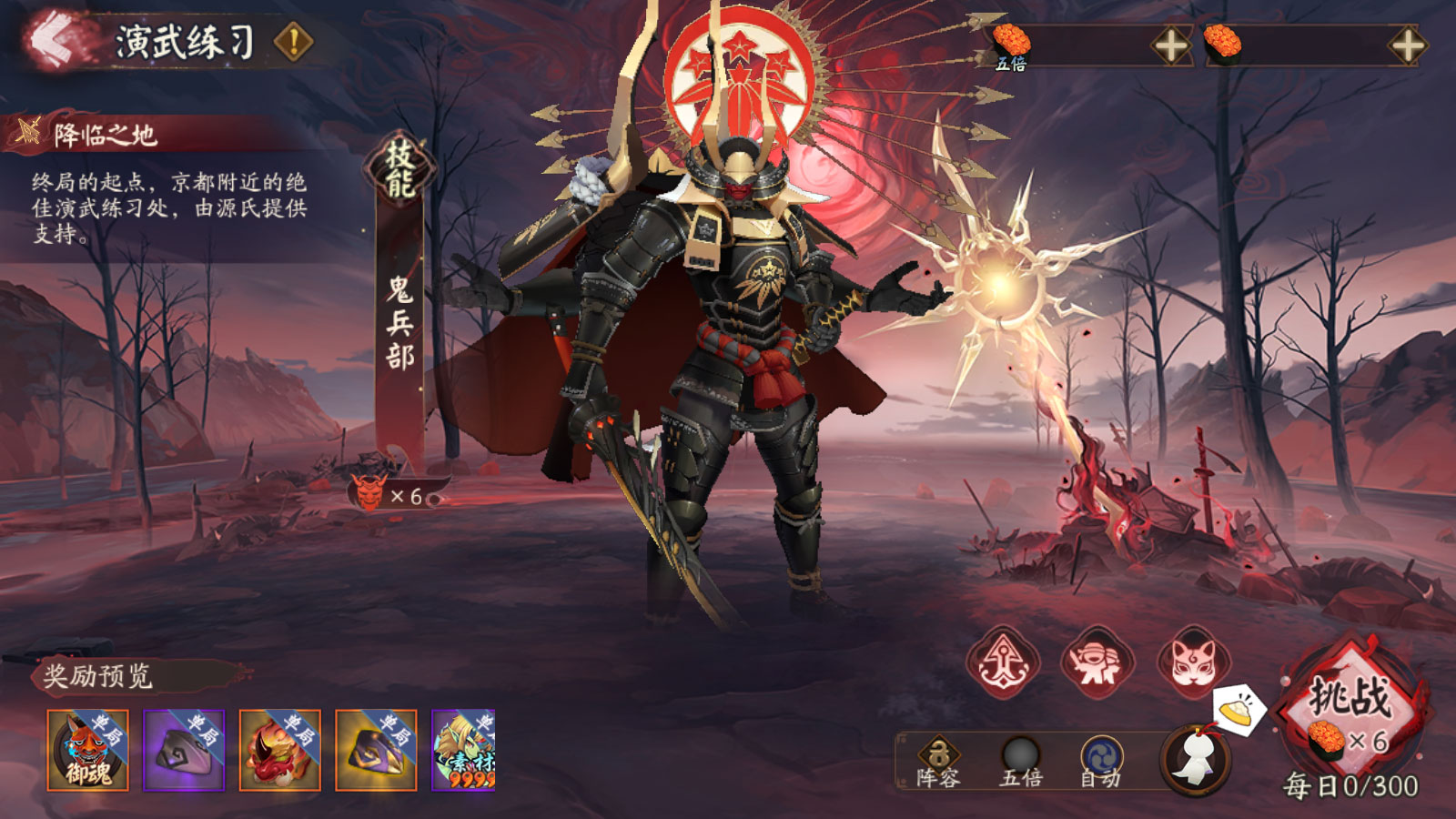Open the 阵容 lineup setup
Viewport: 1456px width, 819px height.
point(938,761)
